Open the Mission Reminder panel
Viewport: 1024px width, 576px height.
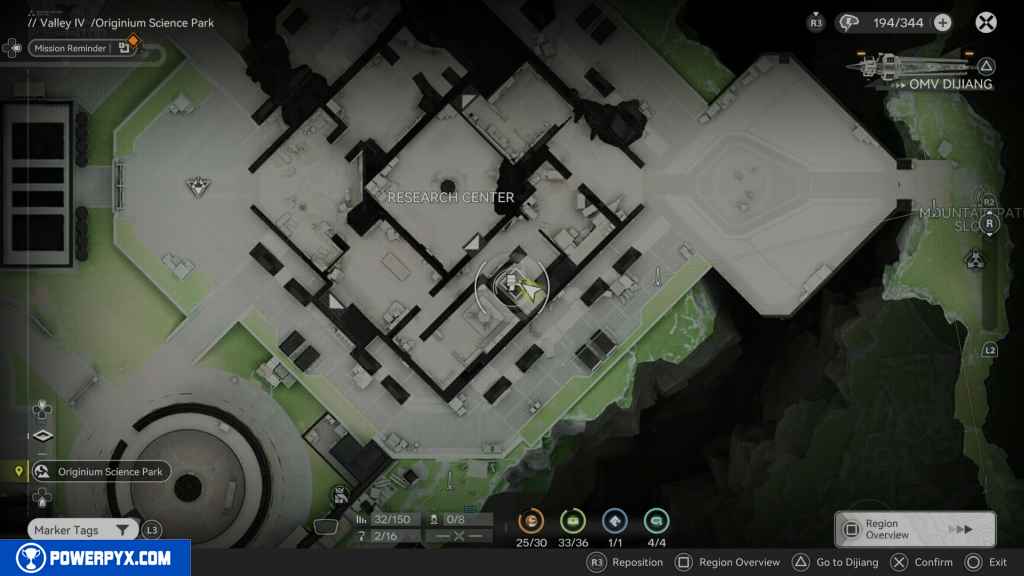(x=70, y=47)
